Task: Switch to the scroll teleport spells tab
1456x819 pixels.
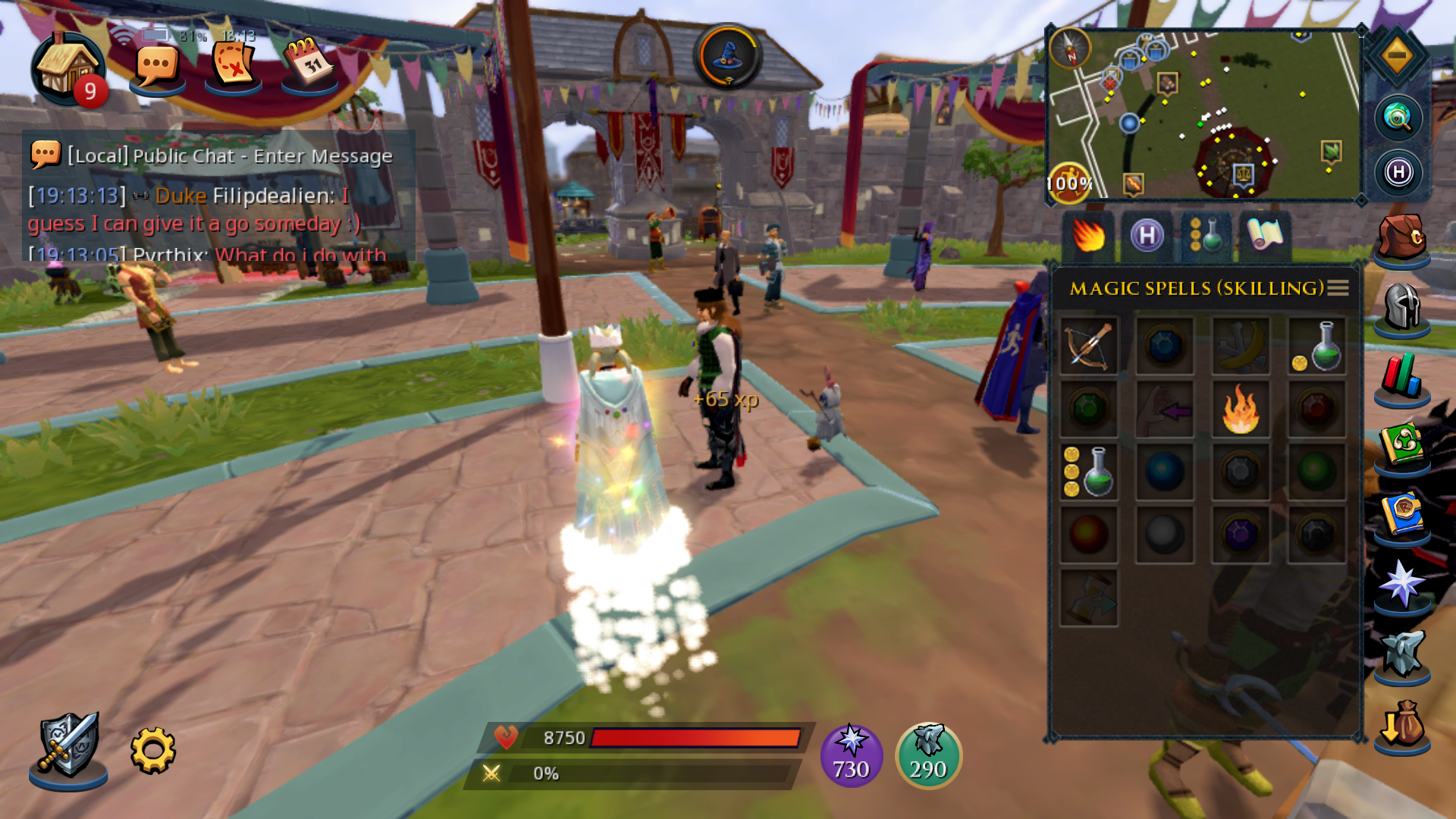Action: click(x=1265, y=237)
